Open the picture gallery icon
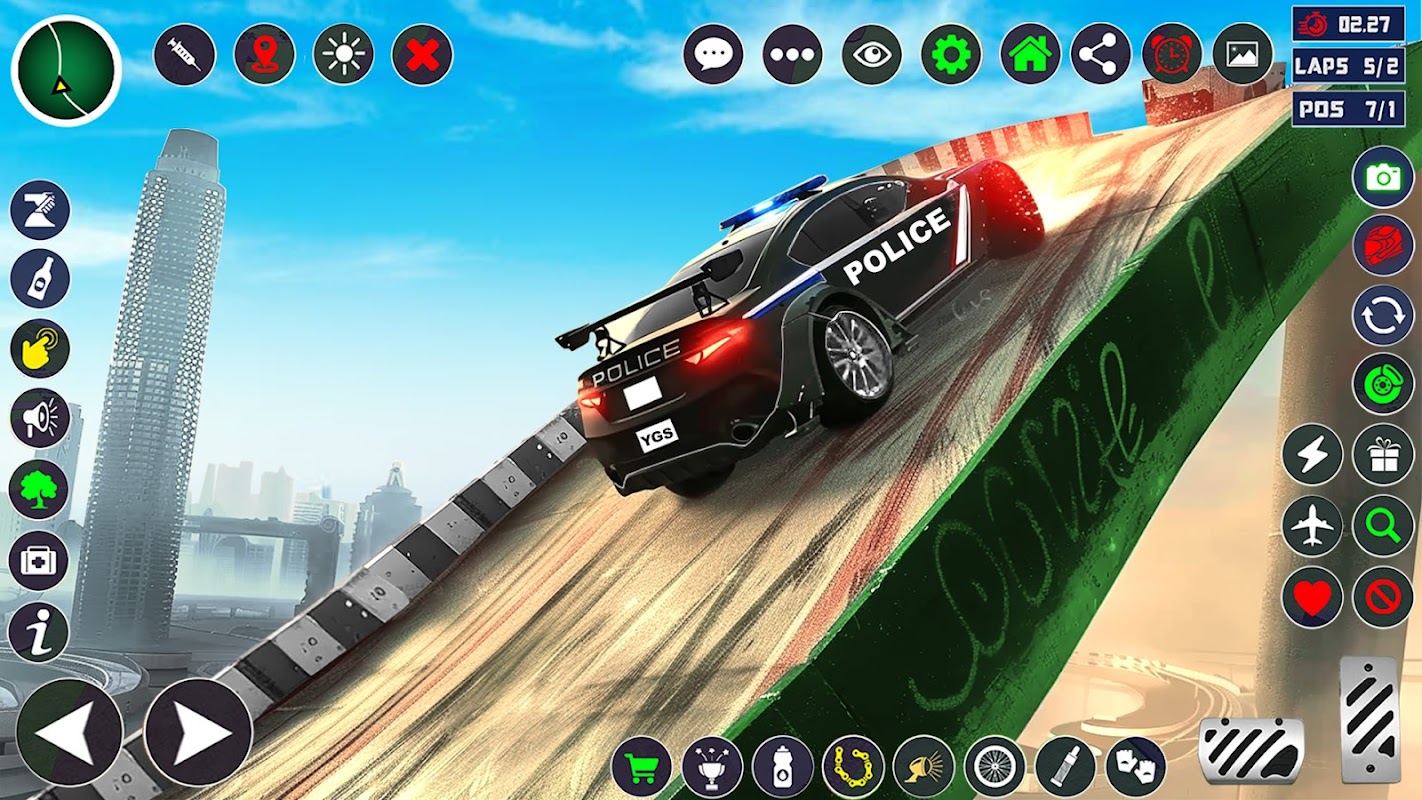The height and width of the screenshot is (800, 1422). (x=1242, y=54)
